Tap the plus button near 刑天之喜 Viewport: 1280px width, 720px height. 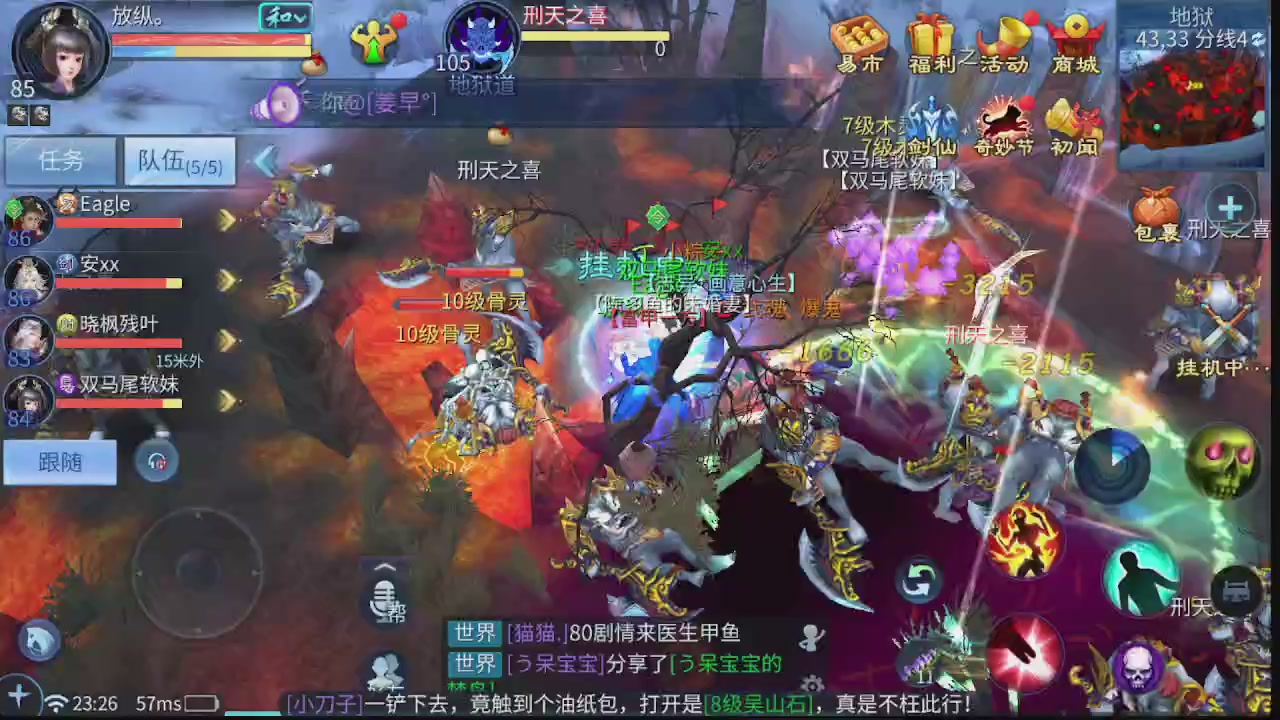click(1228, 208)
